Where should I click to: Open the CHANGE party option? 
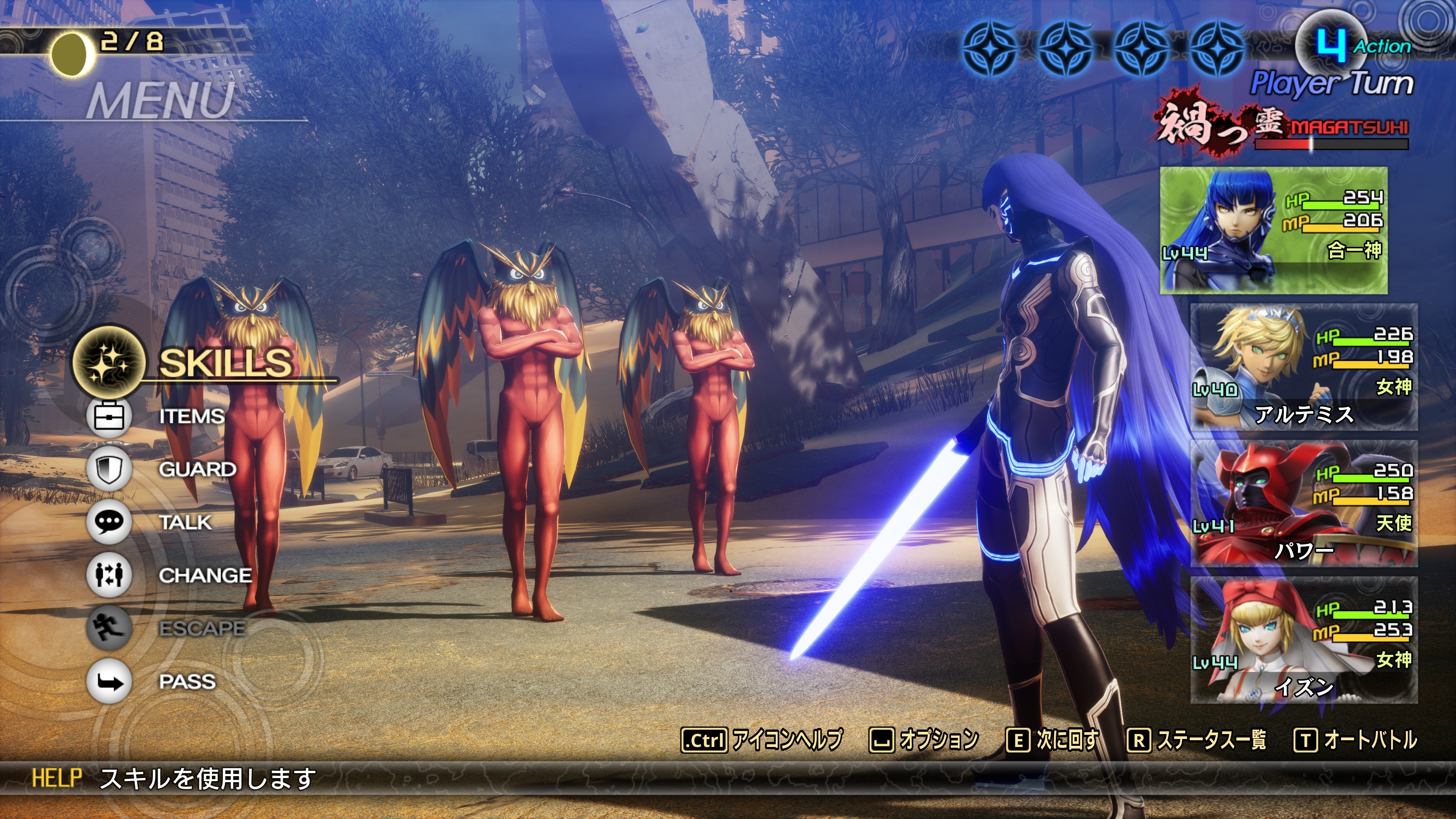click(x=205, y=576)
